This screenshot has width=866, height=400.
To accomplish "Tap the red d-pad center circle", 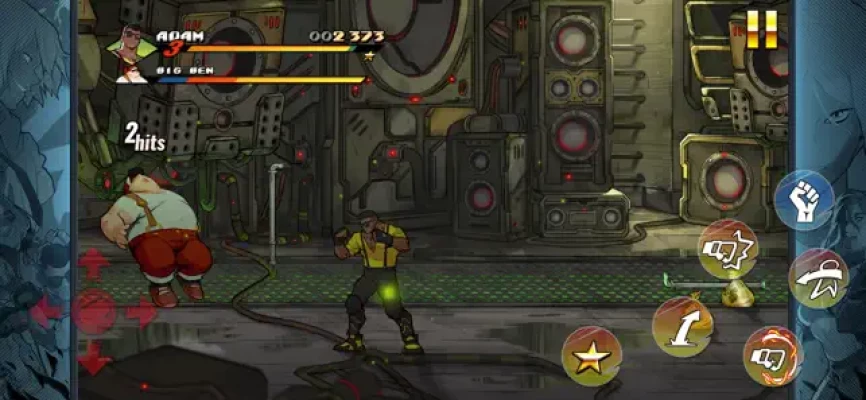I will [93, 312].
